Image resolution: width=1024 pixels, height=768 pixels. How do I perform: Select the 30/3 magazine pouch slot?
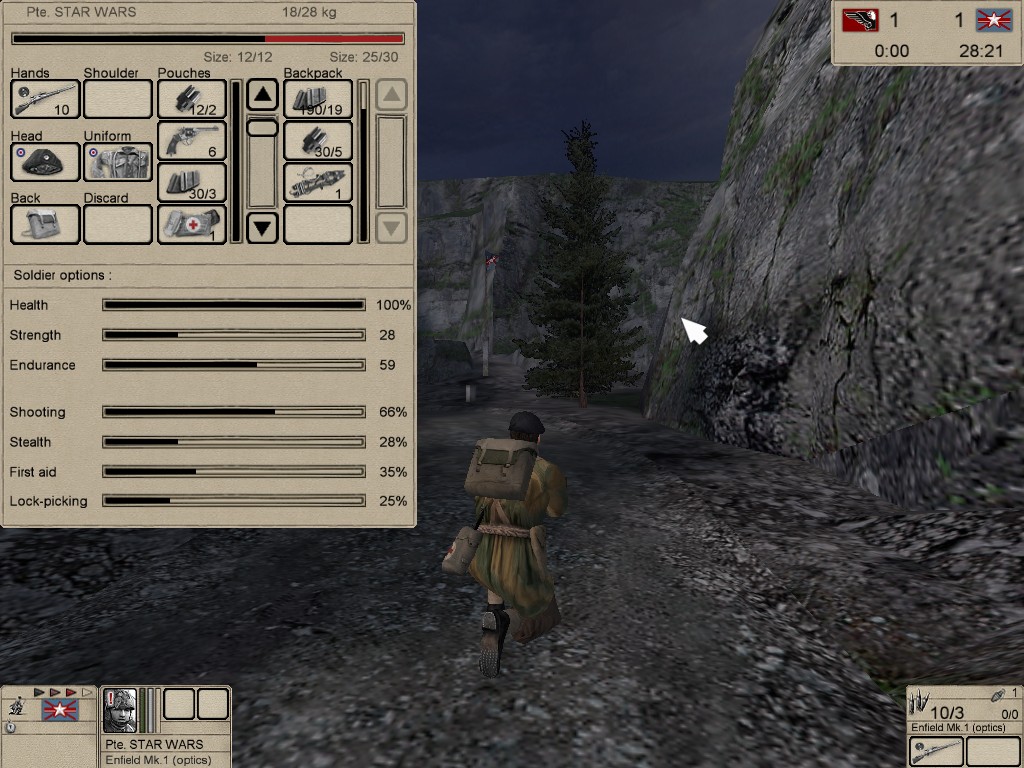pyautogui.click(x=191, y=183)
